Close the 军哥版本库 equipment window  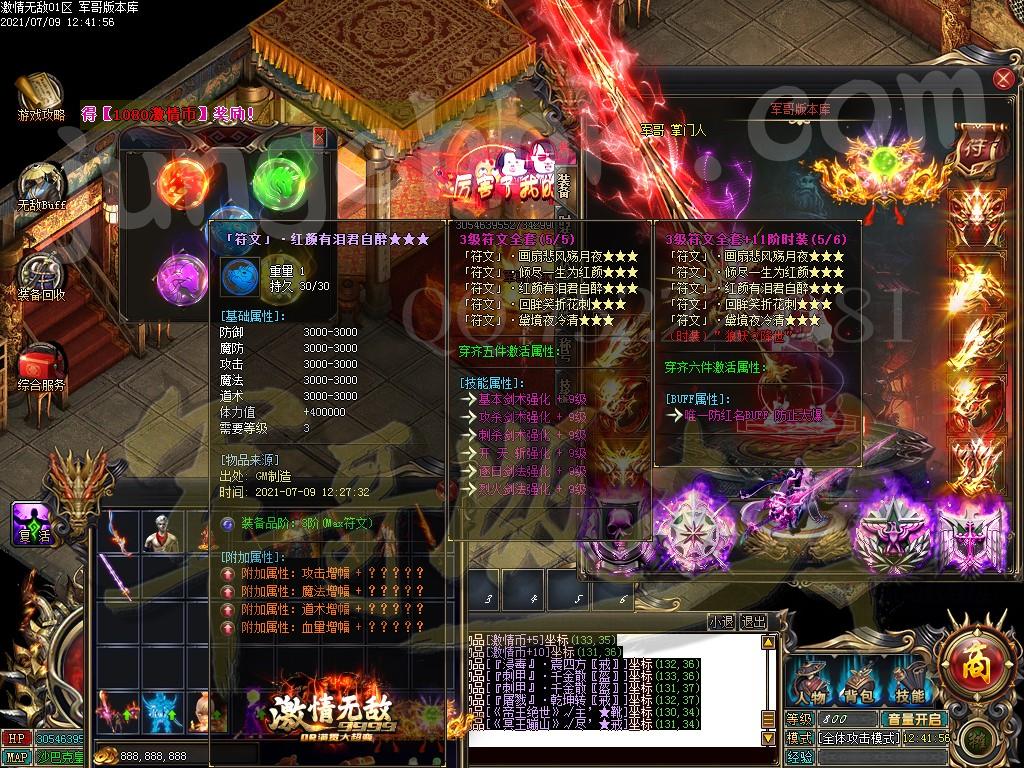click(x=1002, y=80)
